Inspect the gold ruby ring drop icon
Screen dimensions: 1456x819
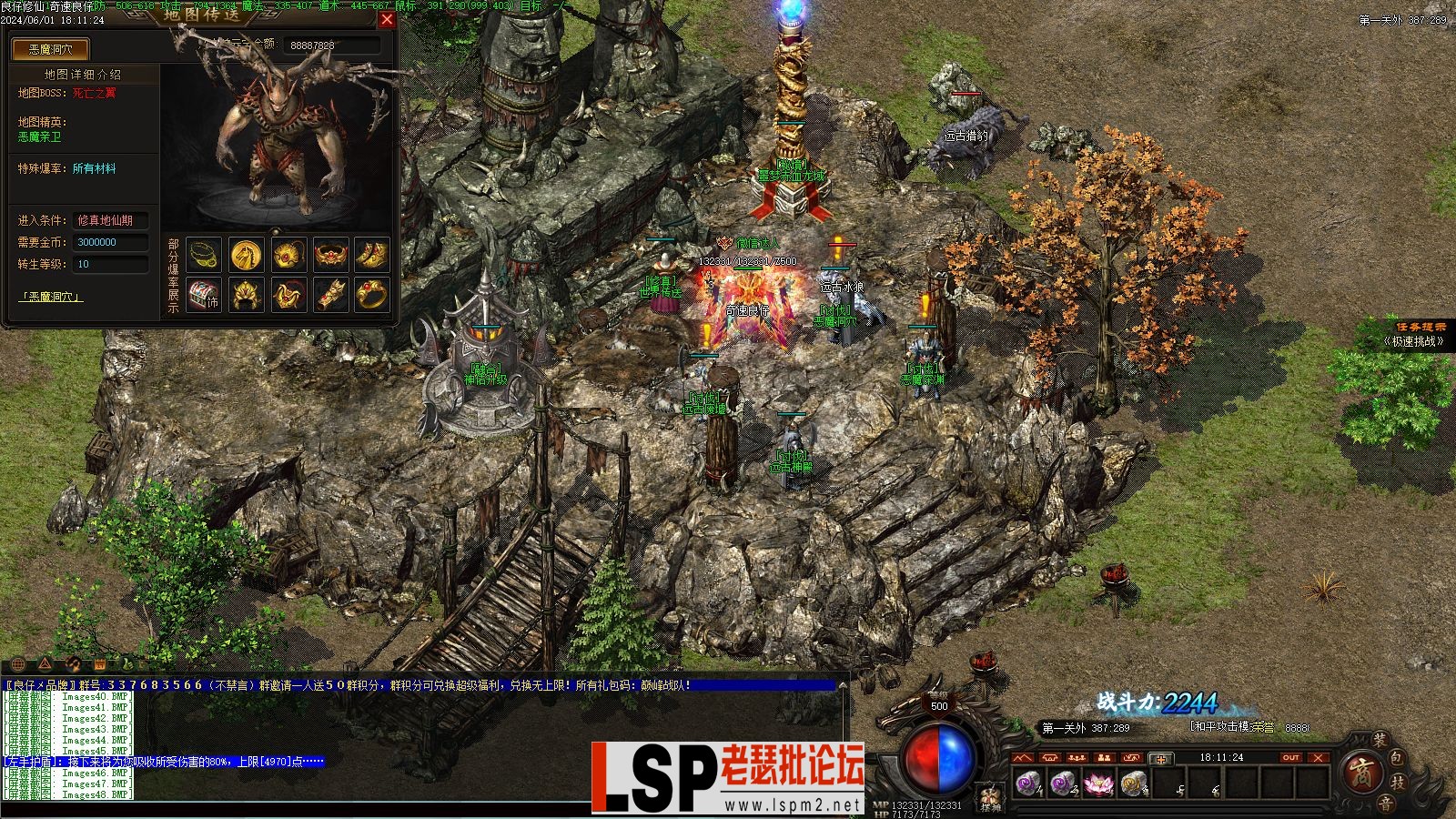[x=371, y=295]
